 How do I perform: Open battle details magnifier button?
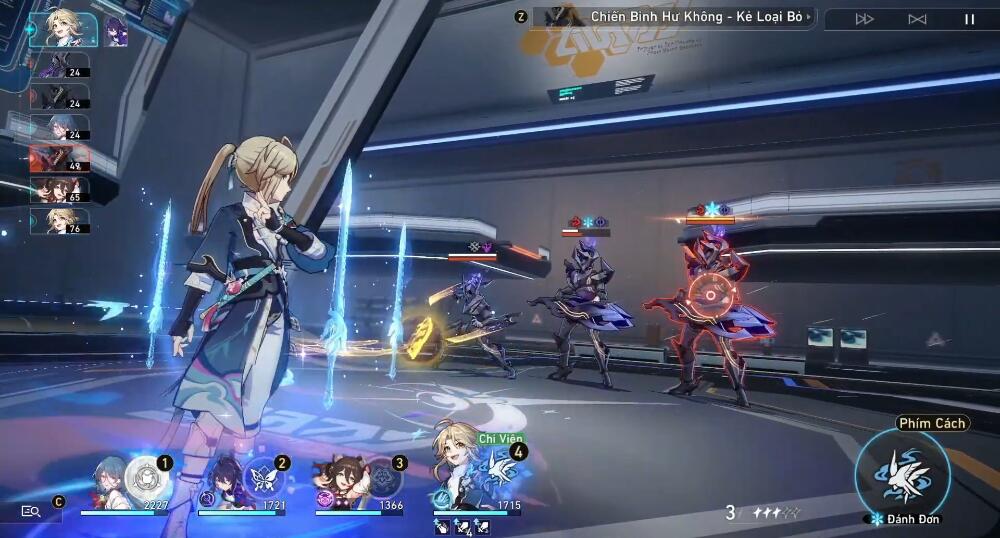(31, 511)
